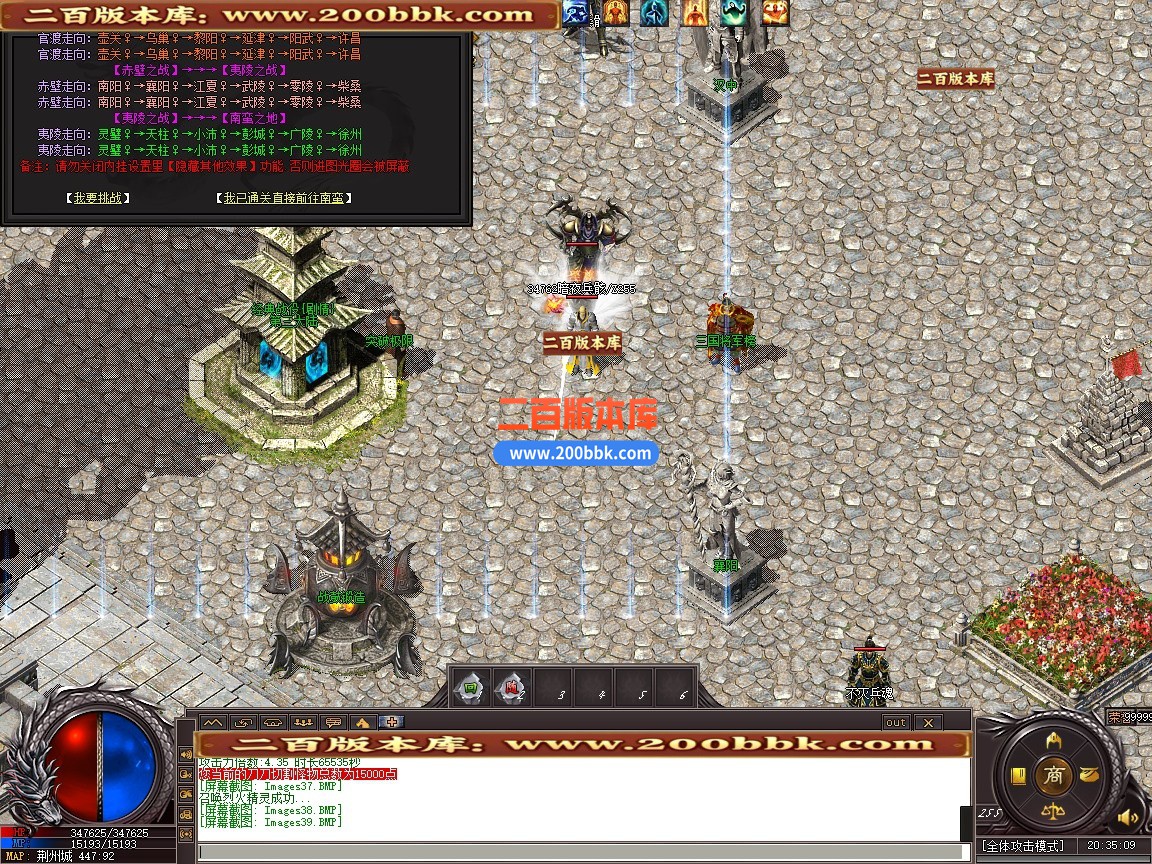Open the skill book icon
Screen dimensions: 1152x864
coord(1018,775)
